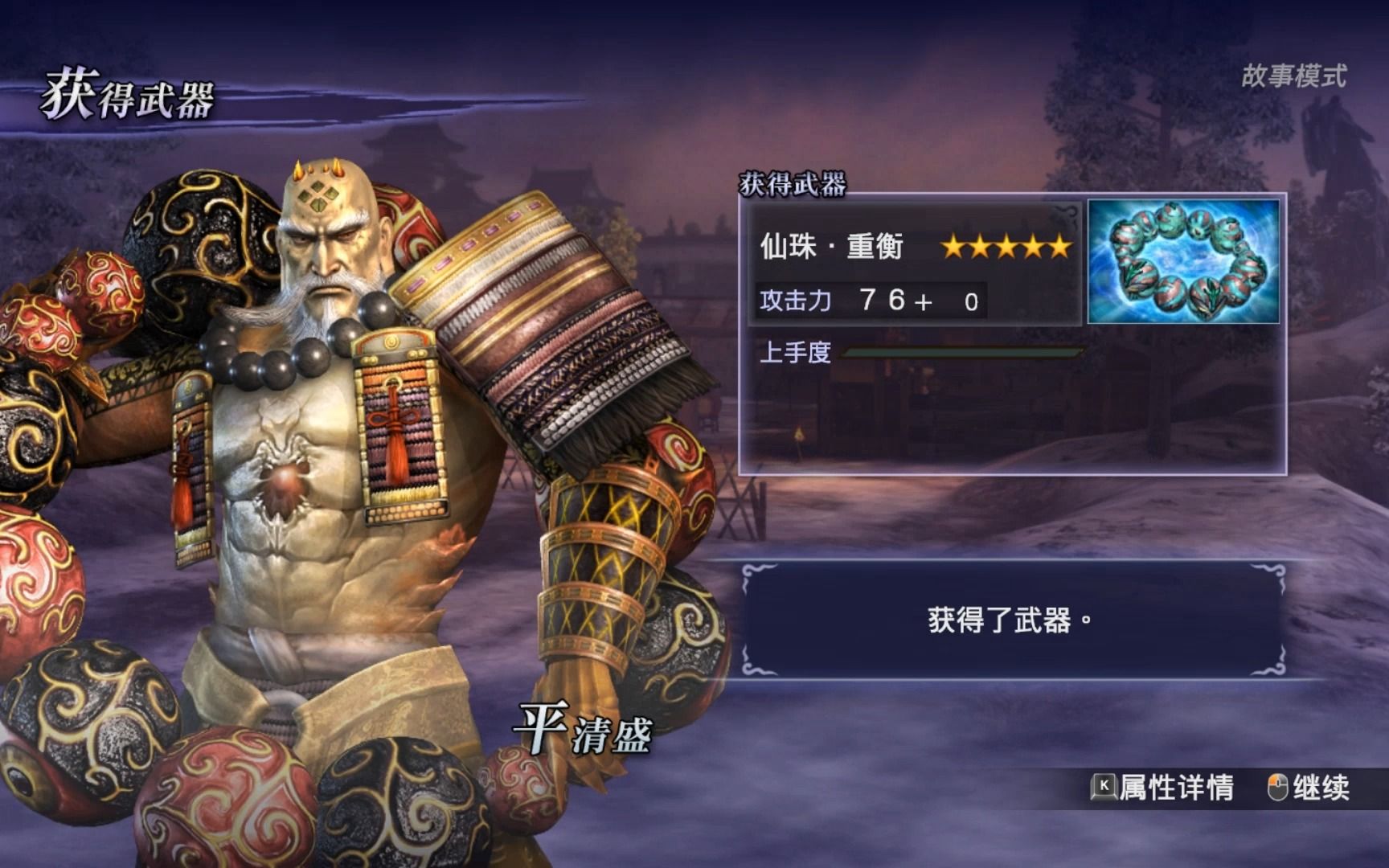
Task: Continue past the weapon obtained screen (继续)
Action: 1309,788
